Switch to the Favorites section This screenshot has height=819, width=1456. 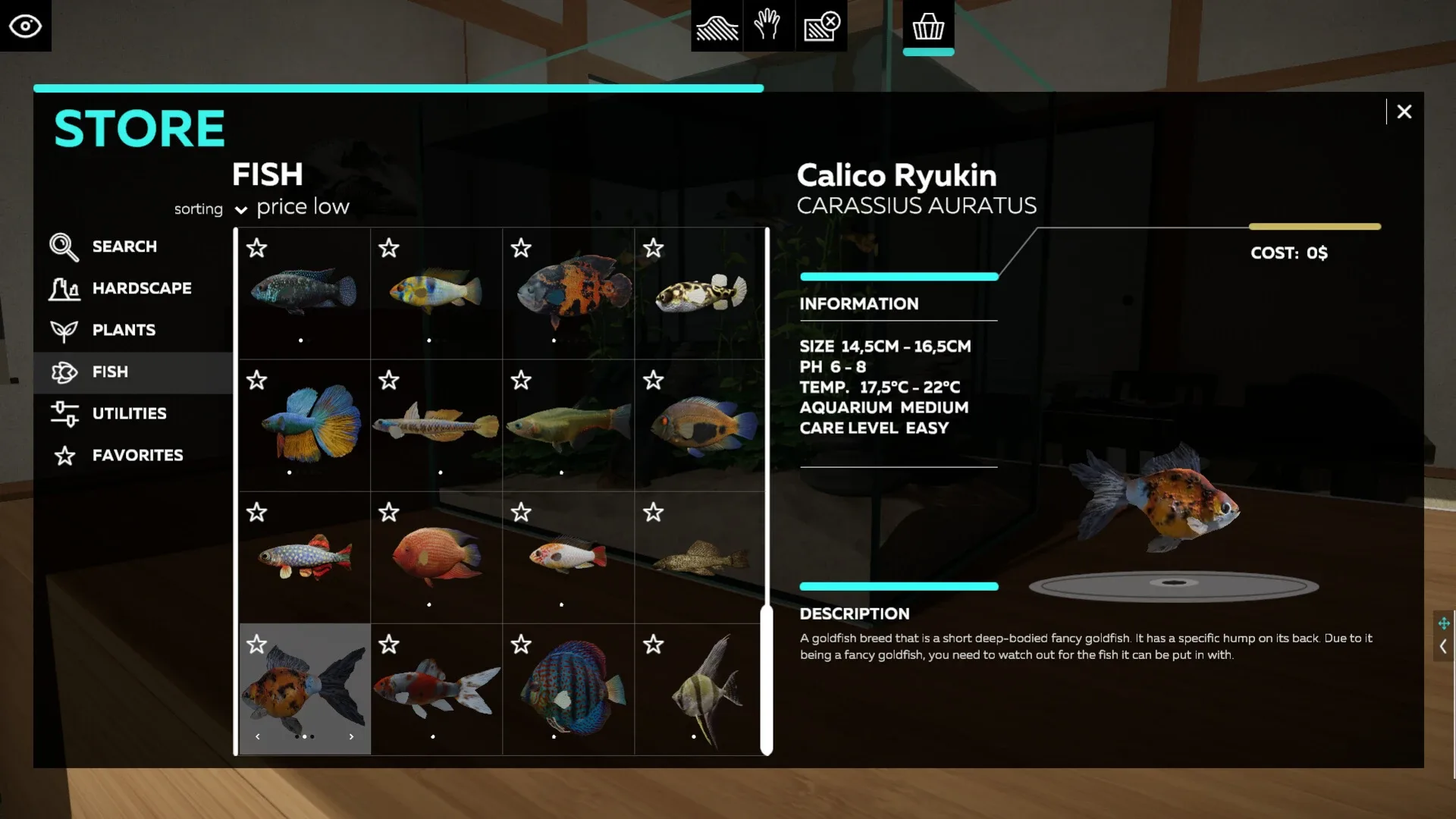coord(137,455)
